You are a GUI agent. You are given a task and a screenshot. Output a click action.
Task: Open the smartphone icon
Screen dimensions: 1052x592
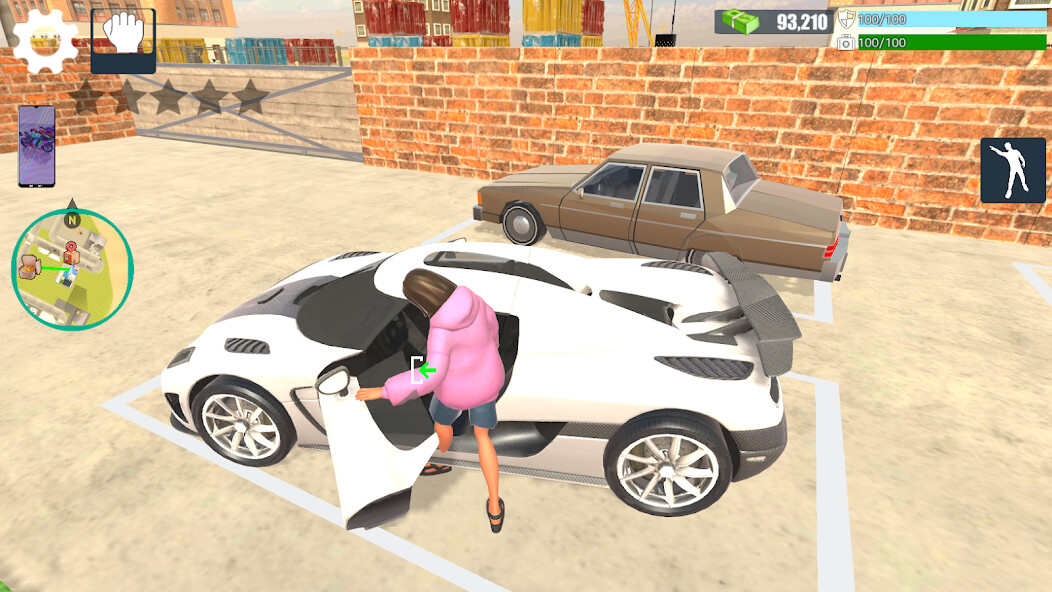(37, 146)
